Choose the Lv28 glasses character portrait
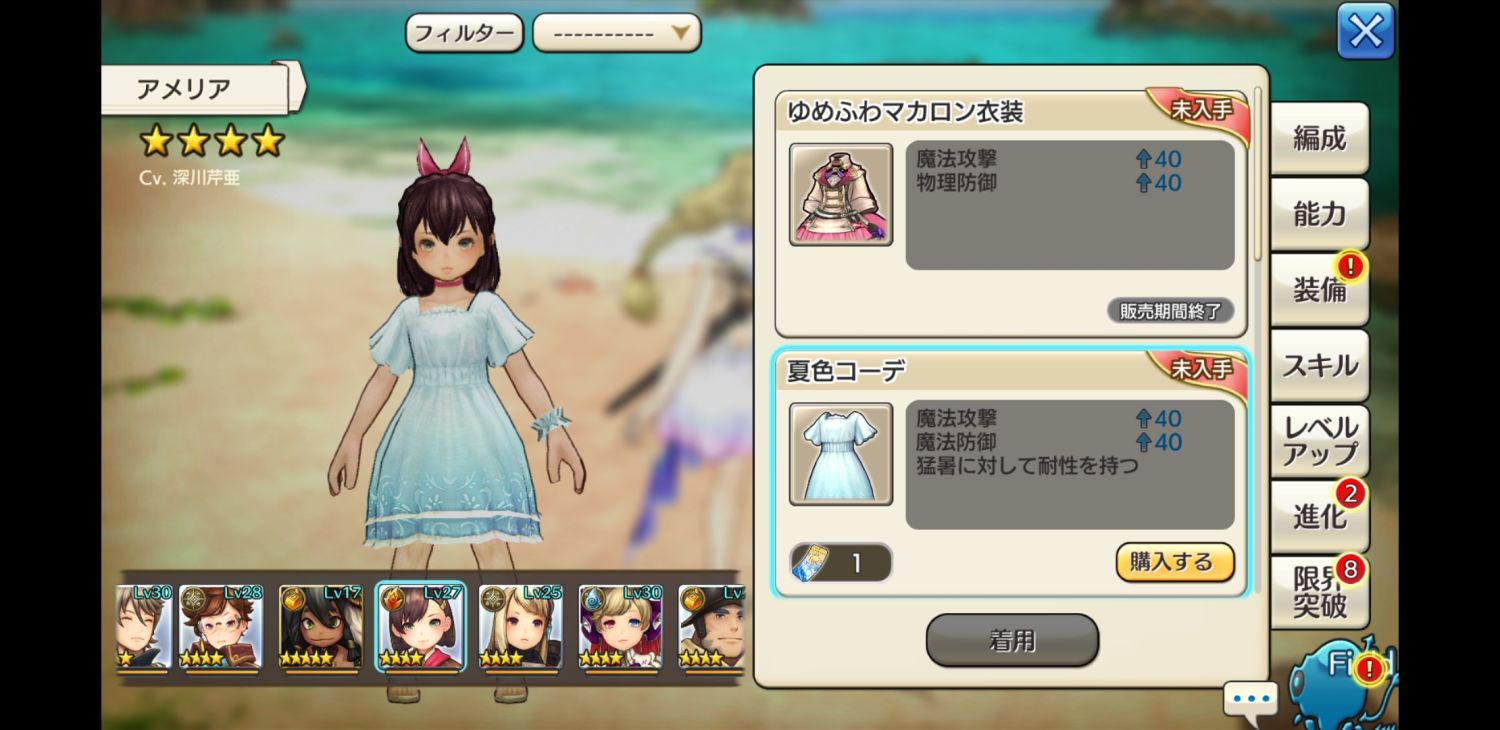Screen dimensions: 1500x730 pos(221,627)
